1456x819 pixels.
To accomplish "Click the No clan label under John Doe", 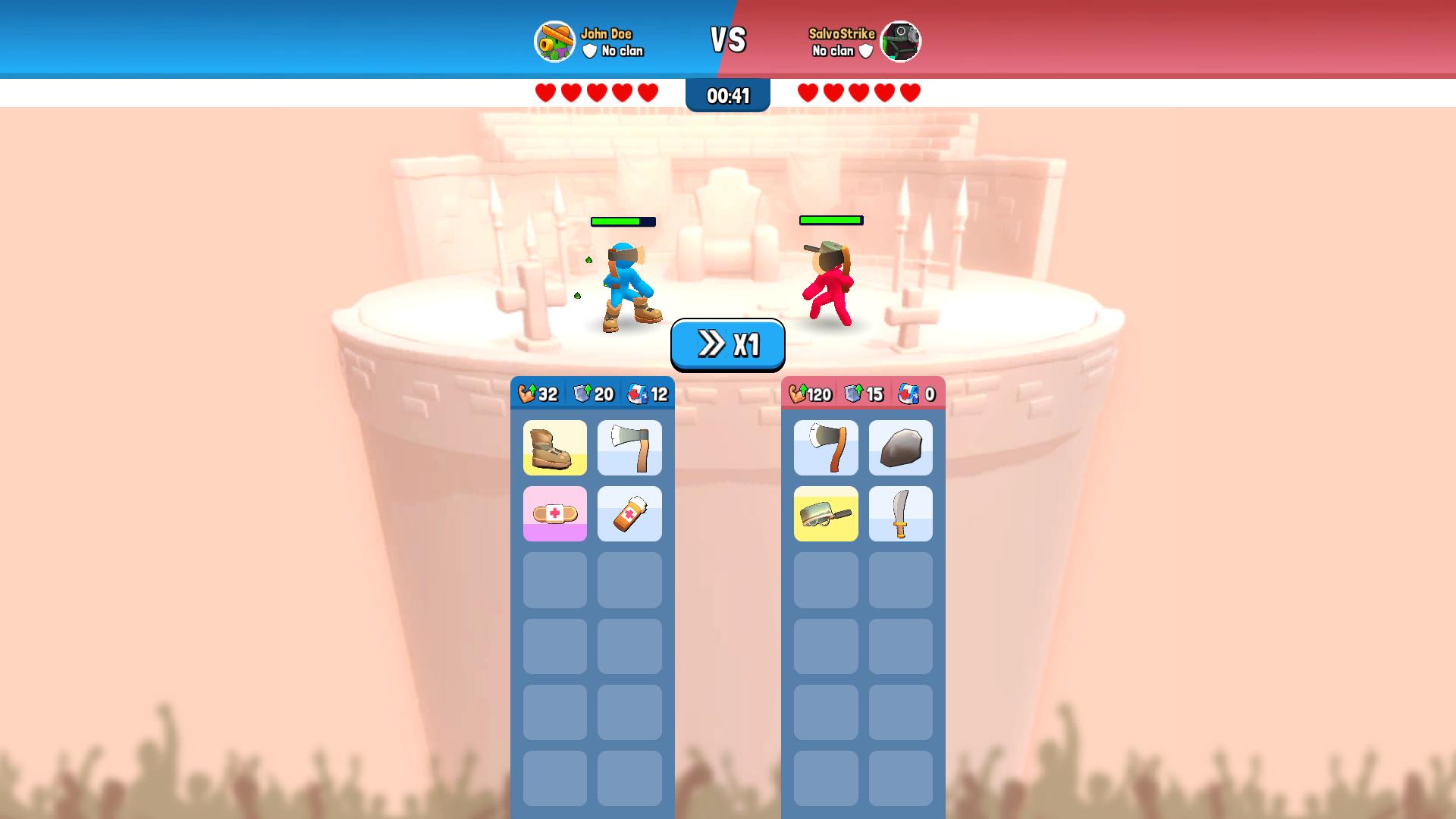I will click(622, 52).
